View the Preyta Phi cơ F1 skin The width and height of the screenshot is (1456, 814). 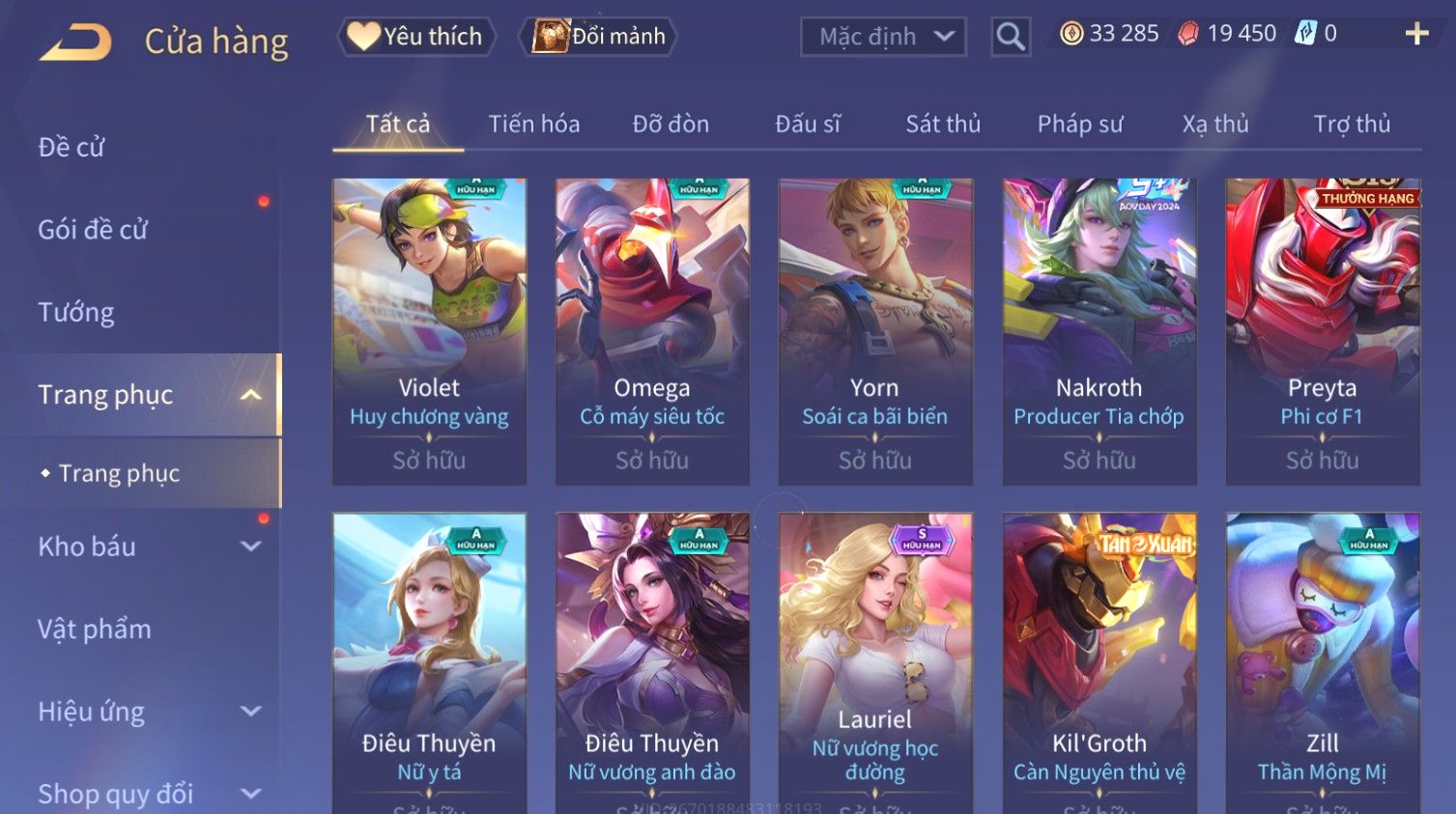(x=1322, y=330)
